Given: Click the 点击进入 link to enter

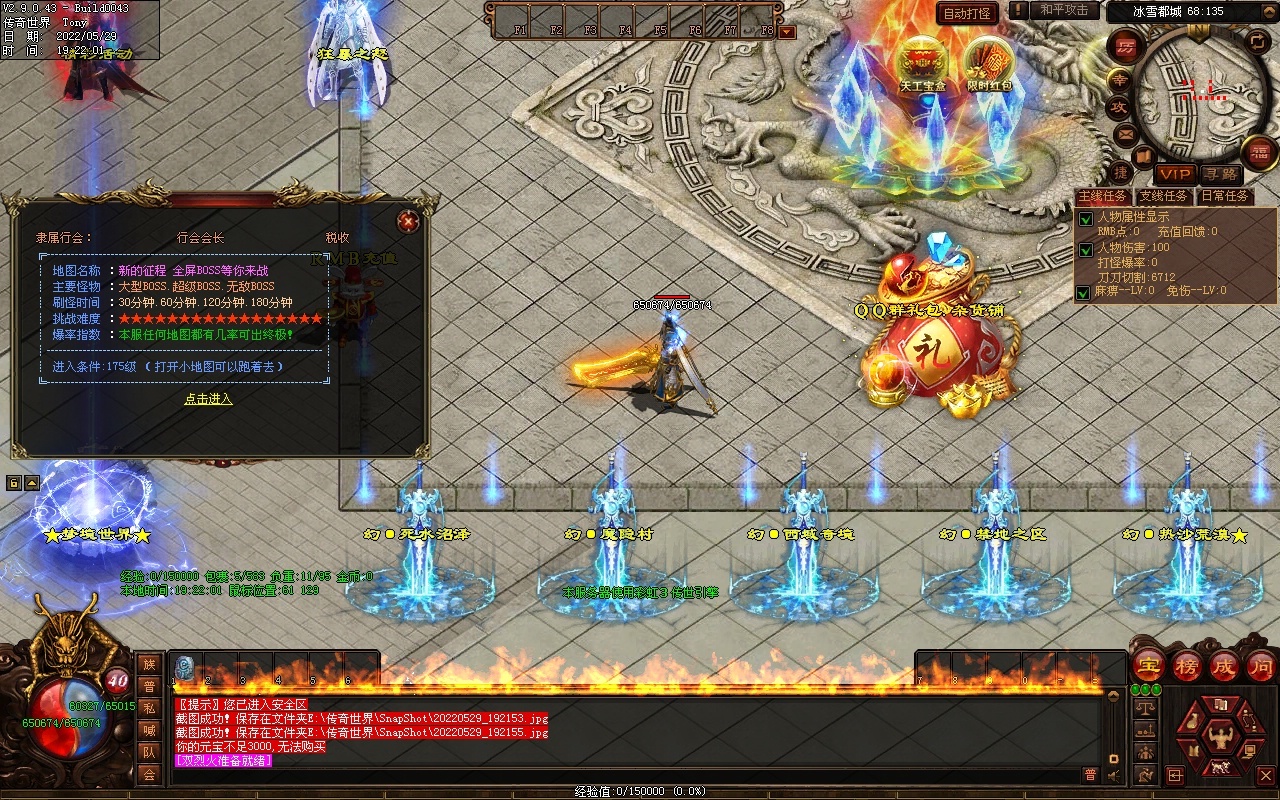Looking at the screenshot, I should point(208,399).
